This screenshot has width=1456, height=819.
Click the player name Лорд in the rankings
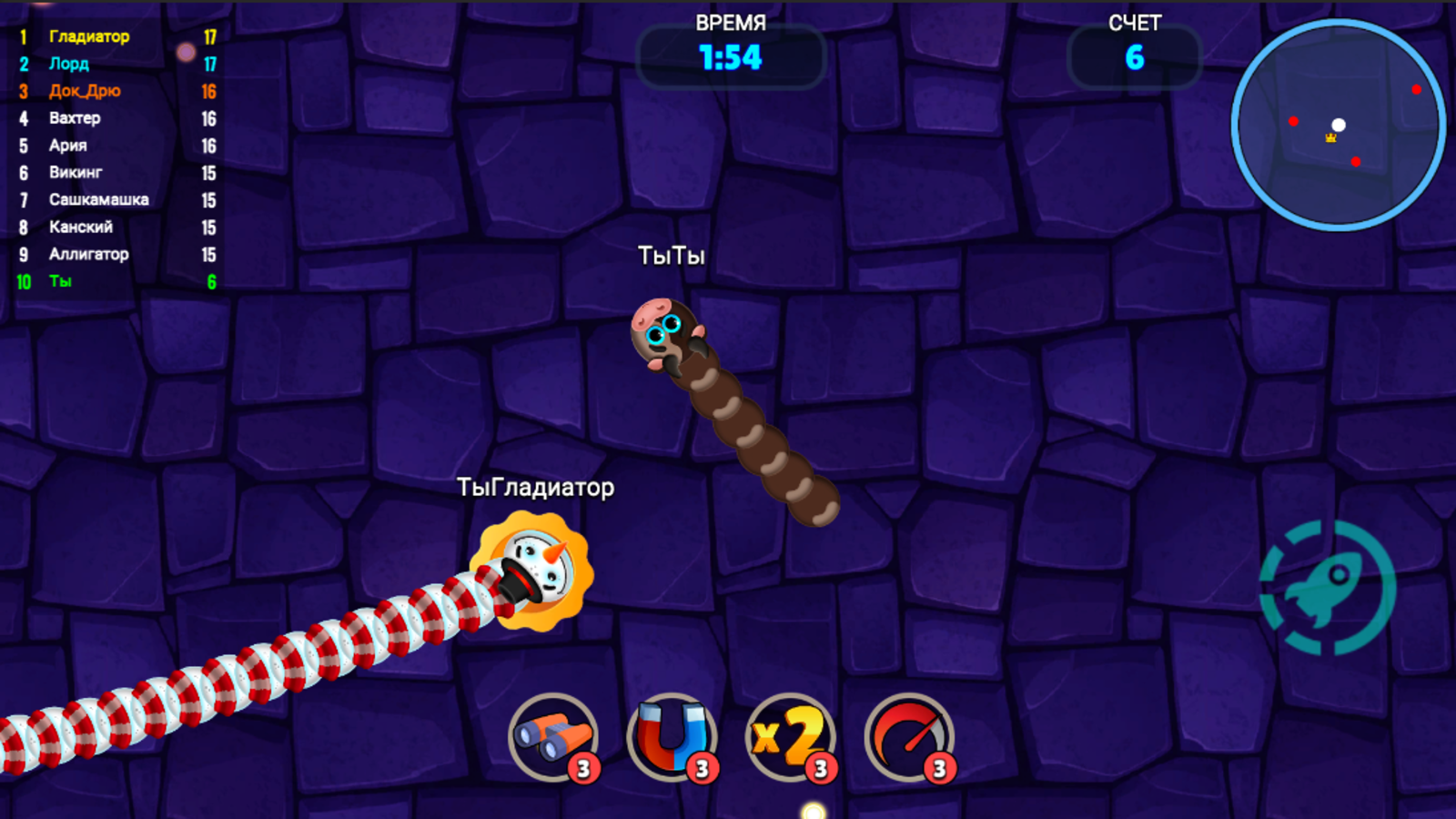tap(70, 65)
